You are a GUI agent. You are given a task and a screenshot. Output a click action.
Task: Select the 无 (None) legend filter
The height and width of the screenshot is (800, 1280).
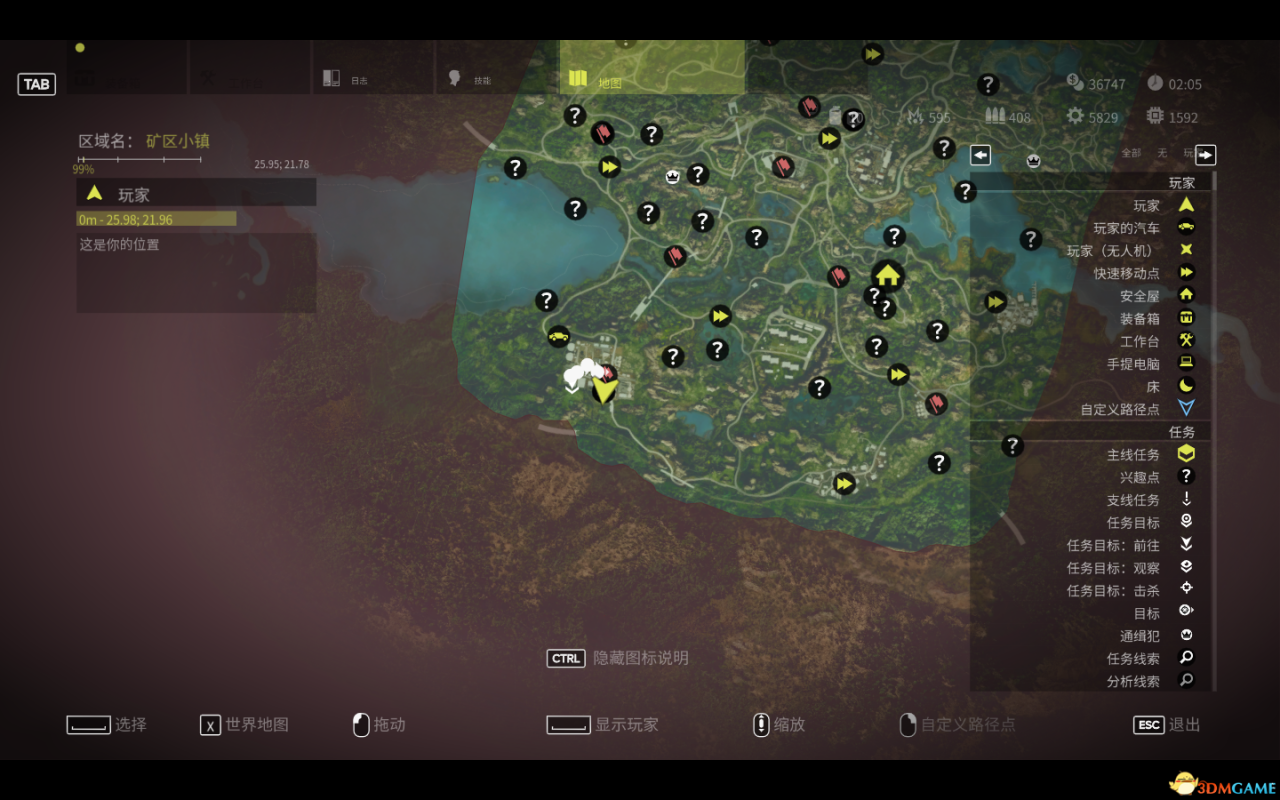pos(1161,153)
